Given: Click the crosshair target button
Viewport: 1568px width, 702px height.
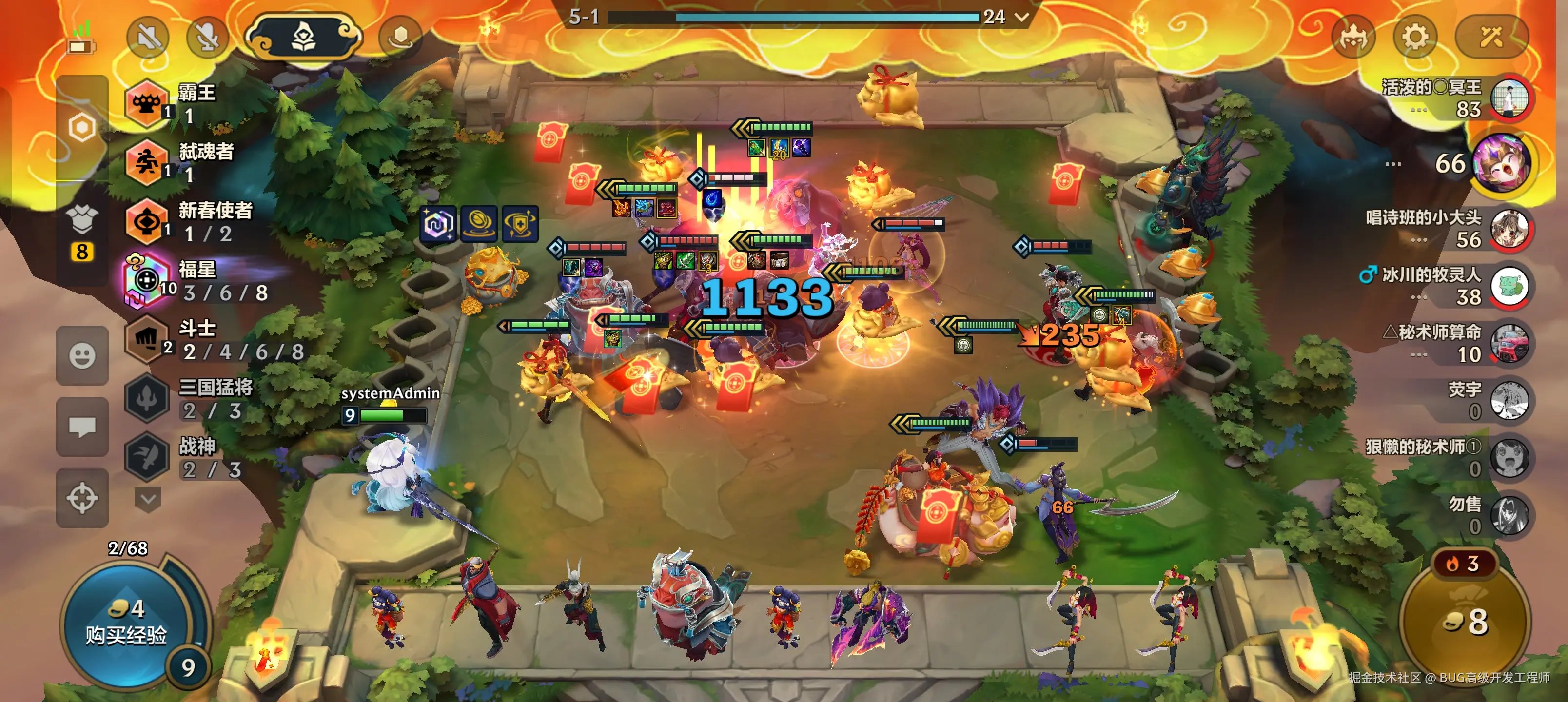Looking at the screenshot, I should click(82, 499).
